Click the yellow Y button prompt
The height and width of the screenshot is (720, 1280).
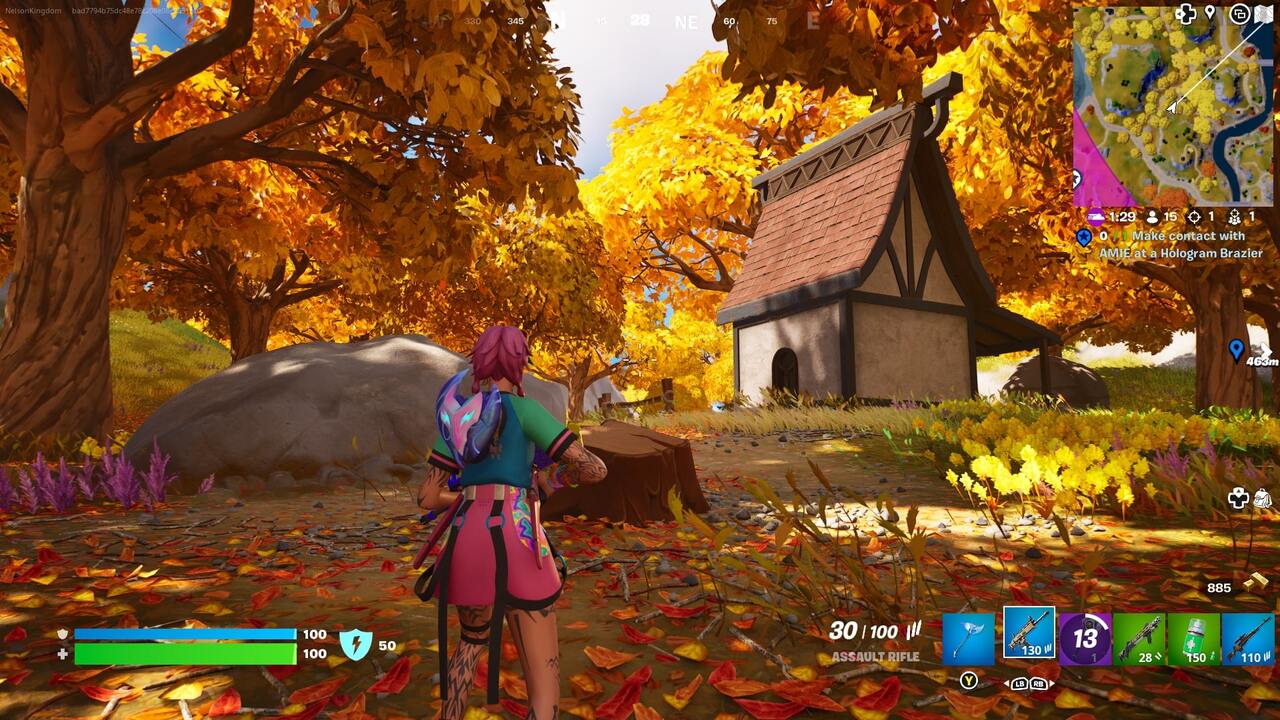pos(969,681)
